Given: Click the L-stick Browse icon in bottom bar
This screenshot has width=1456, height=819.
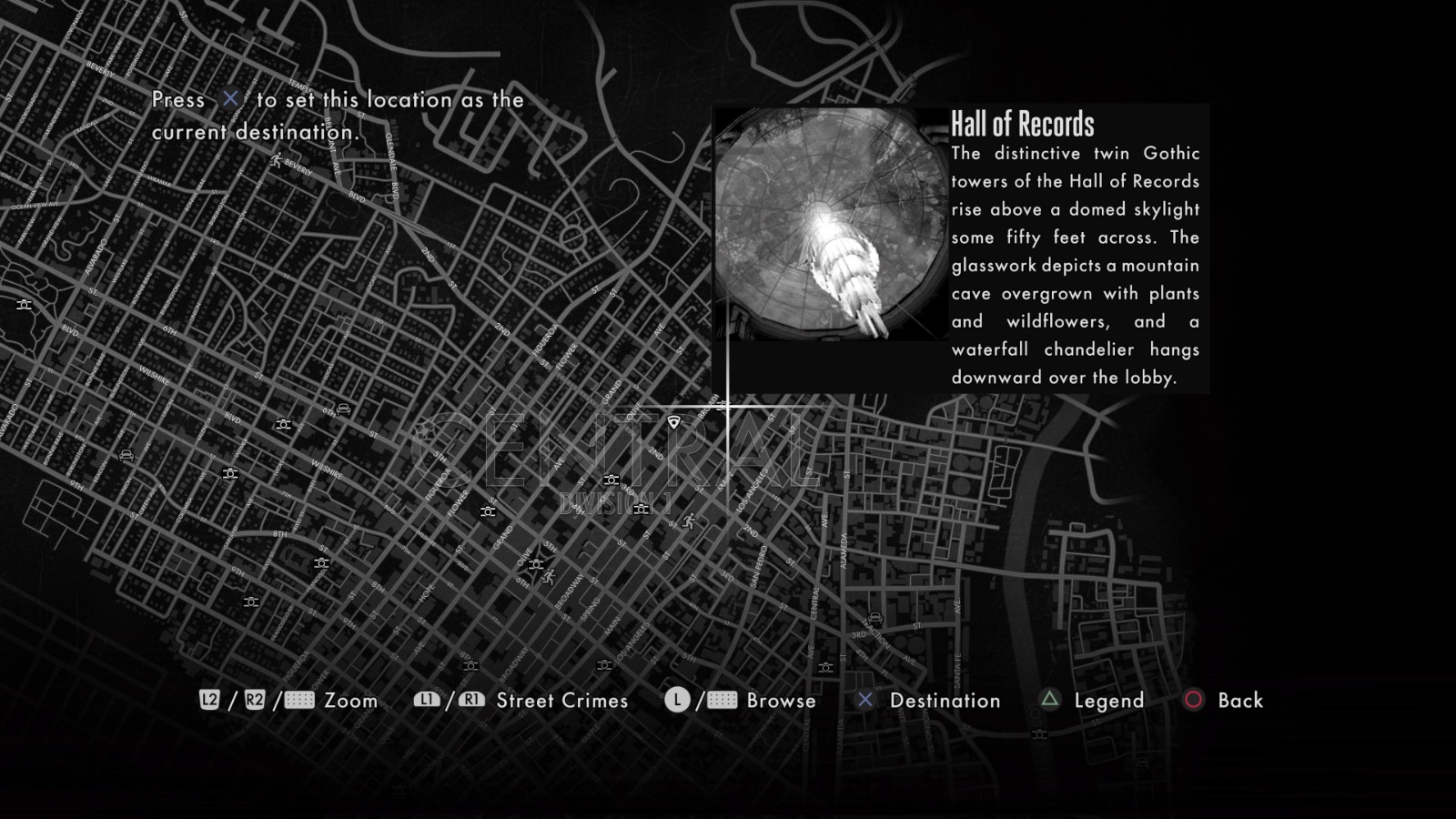Looking at the screenshot, I should click(x=679, y=701).
